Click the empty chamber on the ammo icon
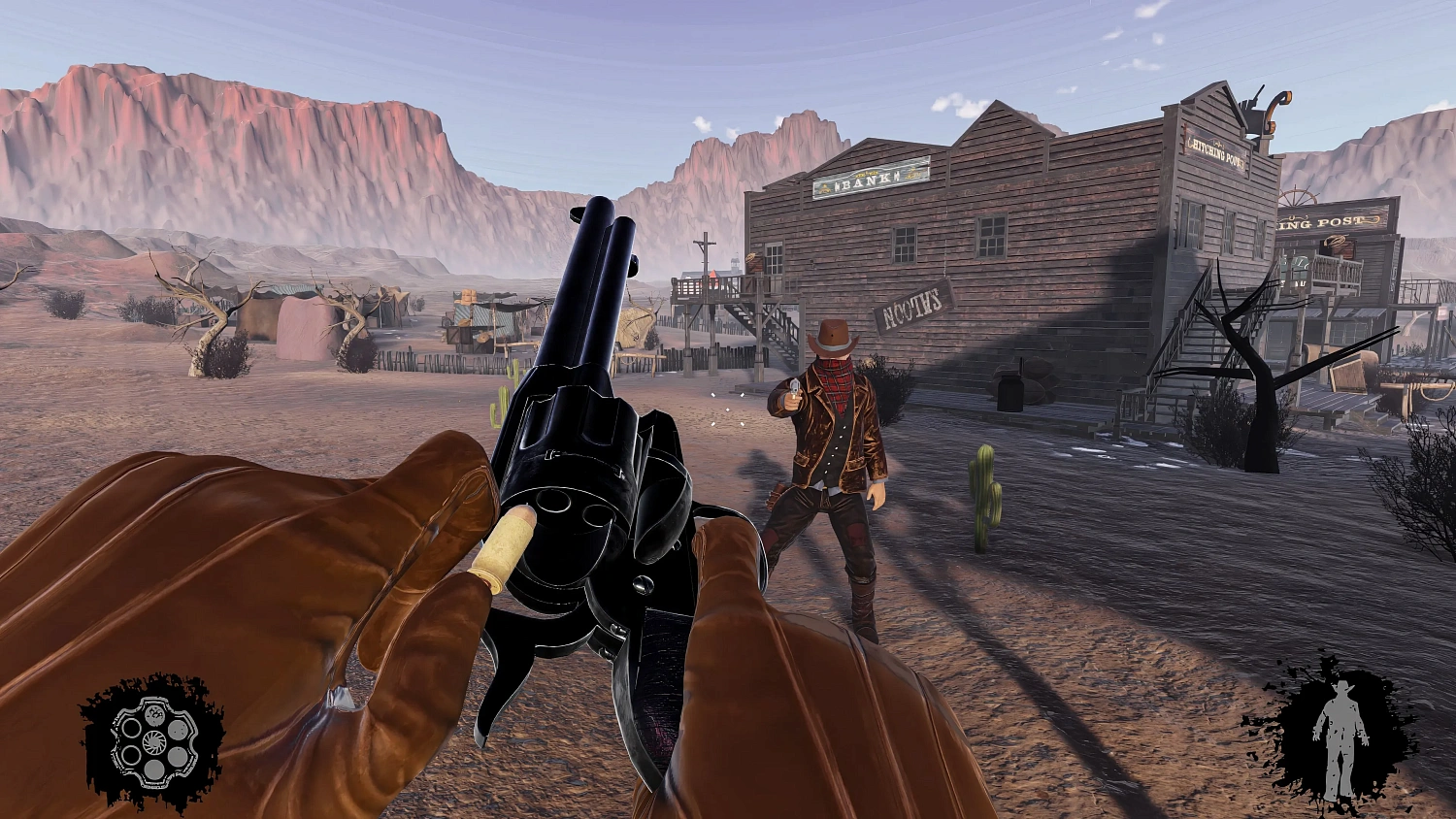 pos(130,726)
